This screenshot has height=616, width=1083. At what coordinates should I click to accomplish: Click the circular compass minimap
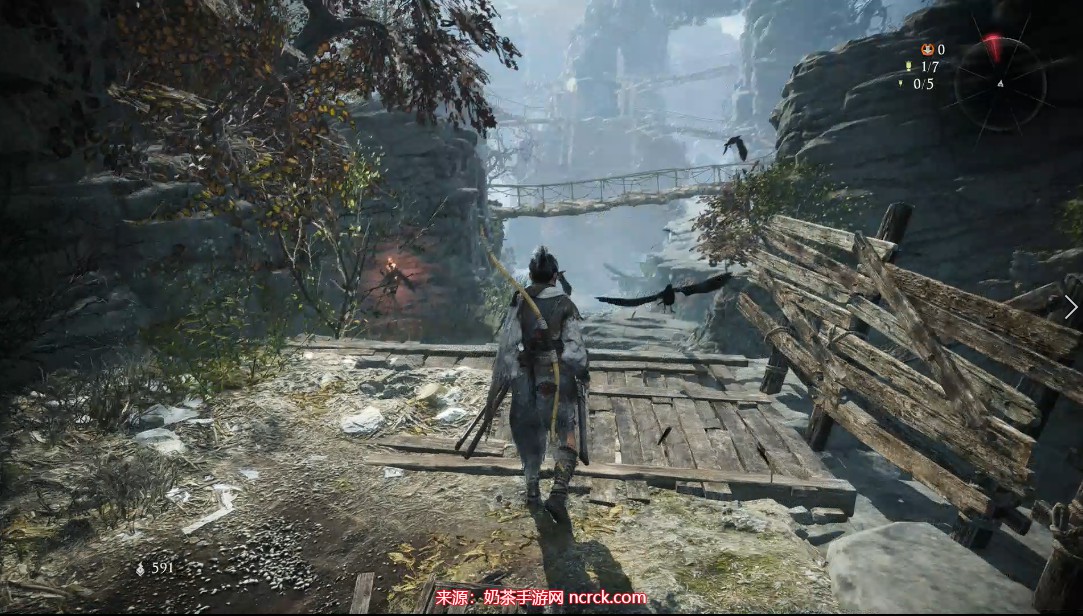tap(999, 83)
